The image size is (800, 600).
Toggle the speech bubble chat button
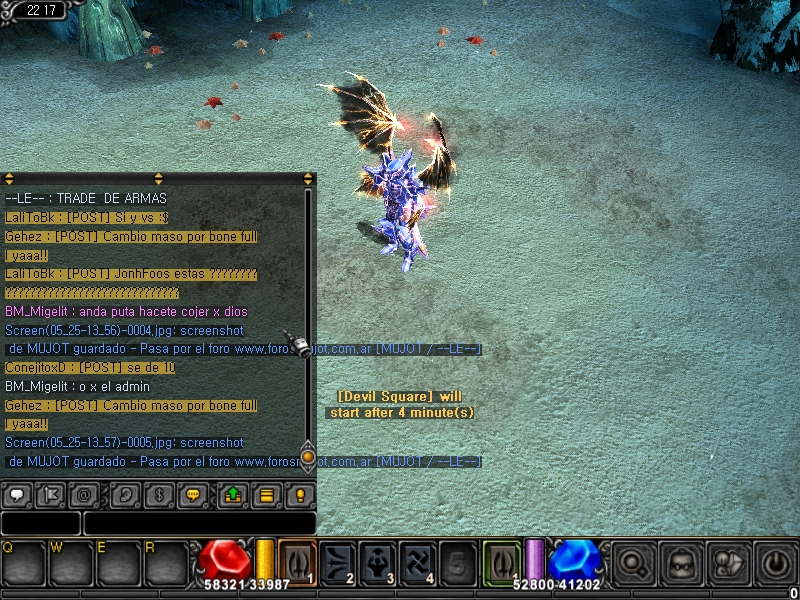(17, 495)
